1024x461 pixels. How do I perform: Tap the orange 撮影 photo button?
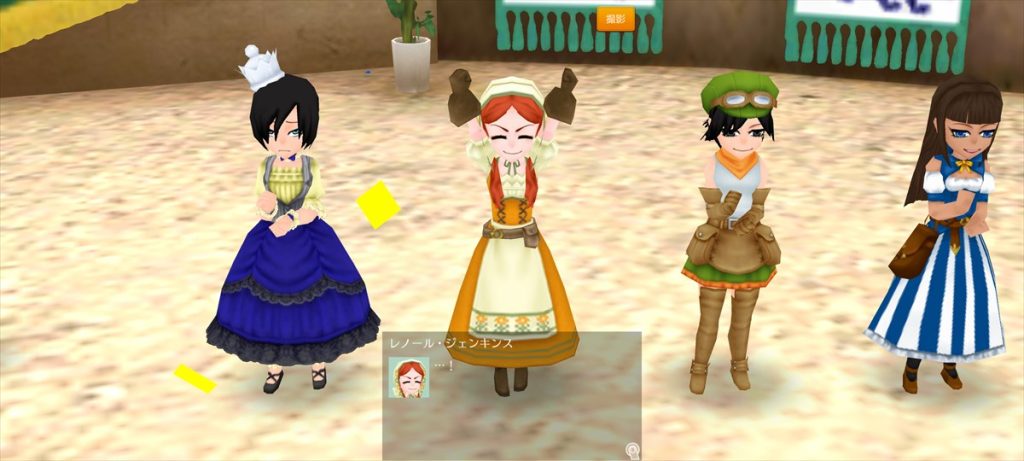[x=615, y=19]
